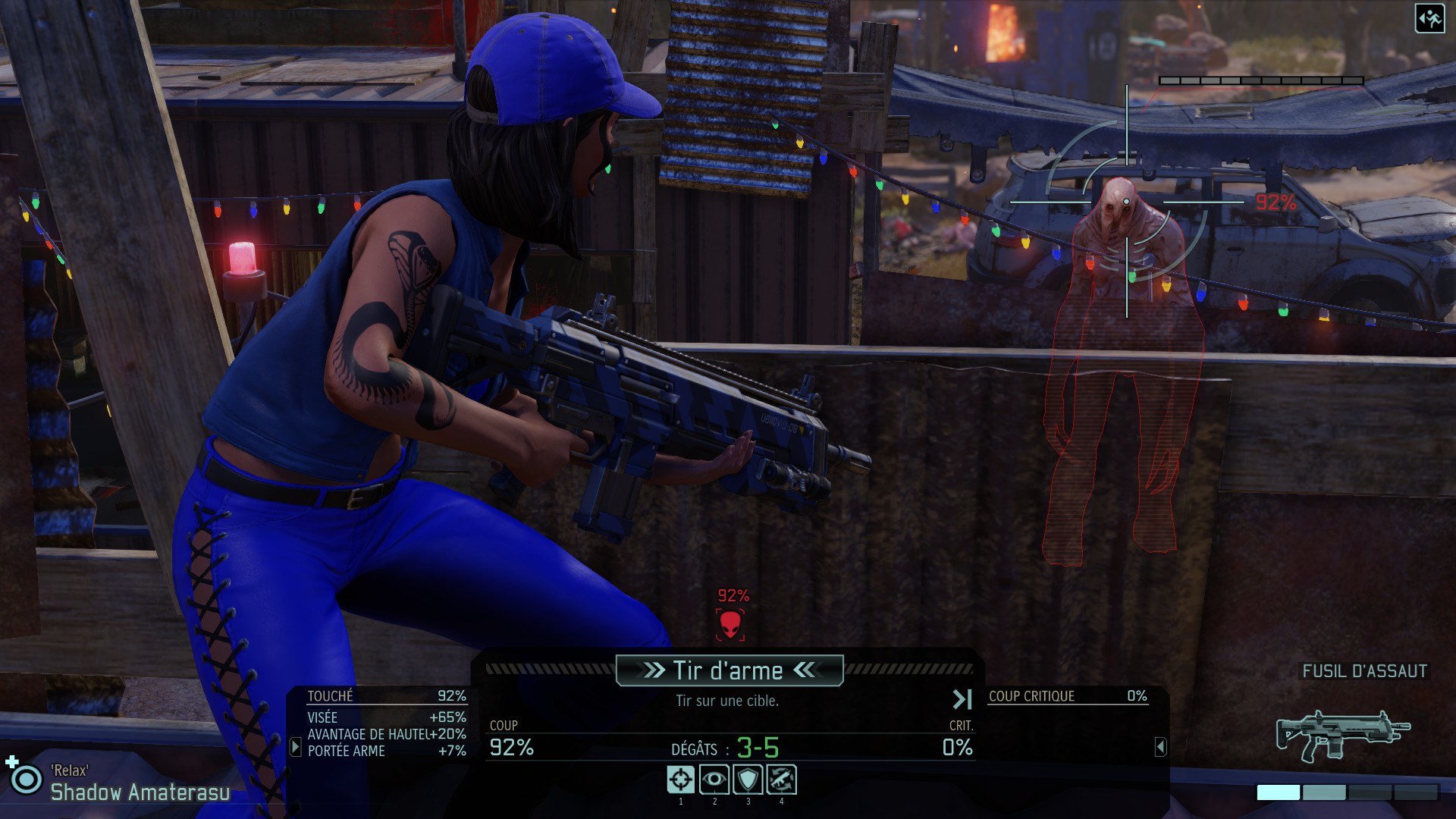The height and width of the screenshot is (819, 1456).
Task: Select the crosshair fire weapon ability
Action: [680, 780]
